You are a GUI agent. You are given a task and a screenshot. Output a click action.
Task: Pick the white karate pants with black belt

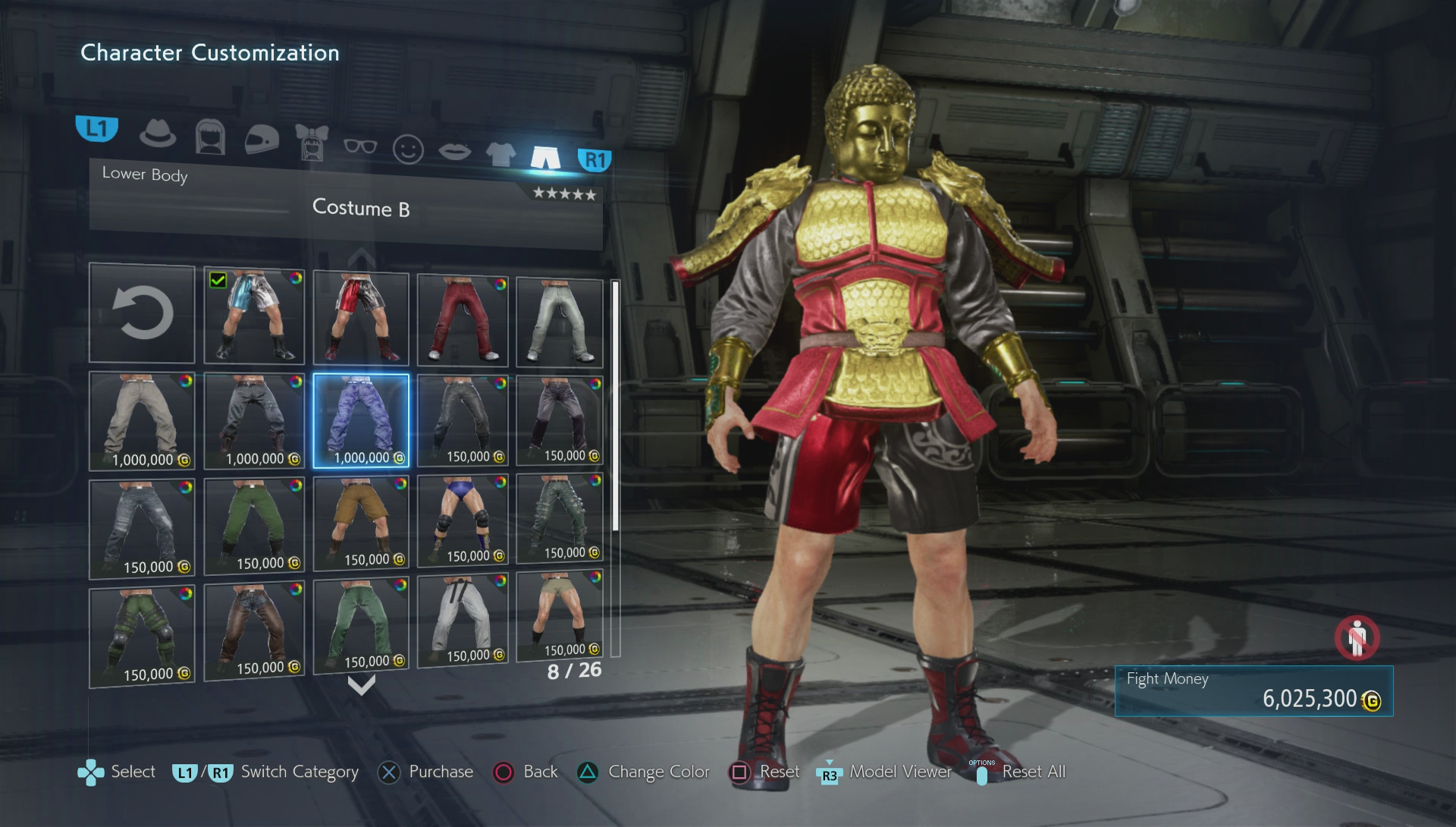463,621
